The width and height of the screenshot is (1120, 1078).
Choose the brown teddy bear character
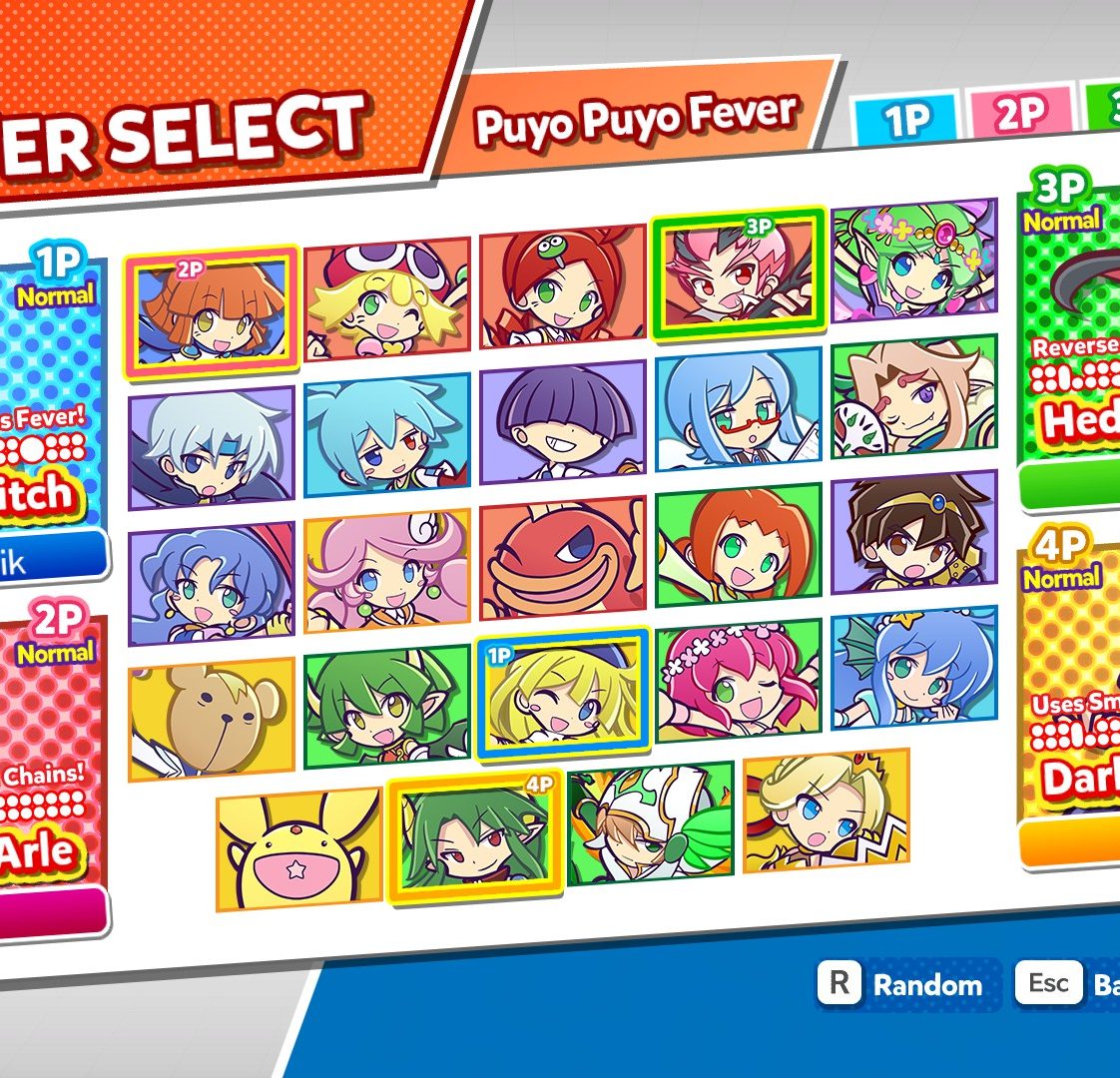tap(212, 718)
